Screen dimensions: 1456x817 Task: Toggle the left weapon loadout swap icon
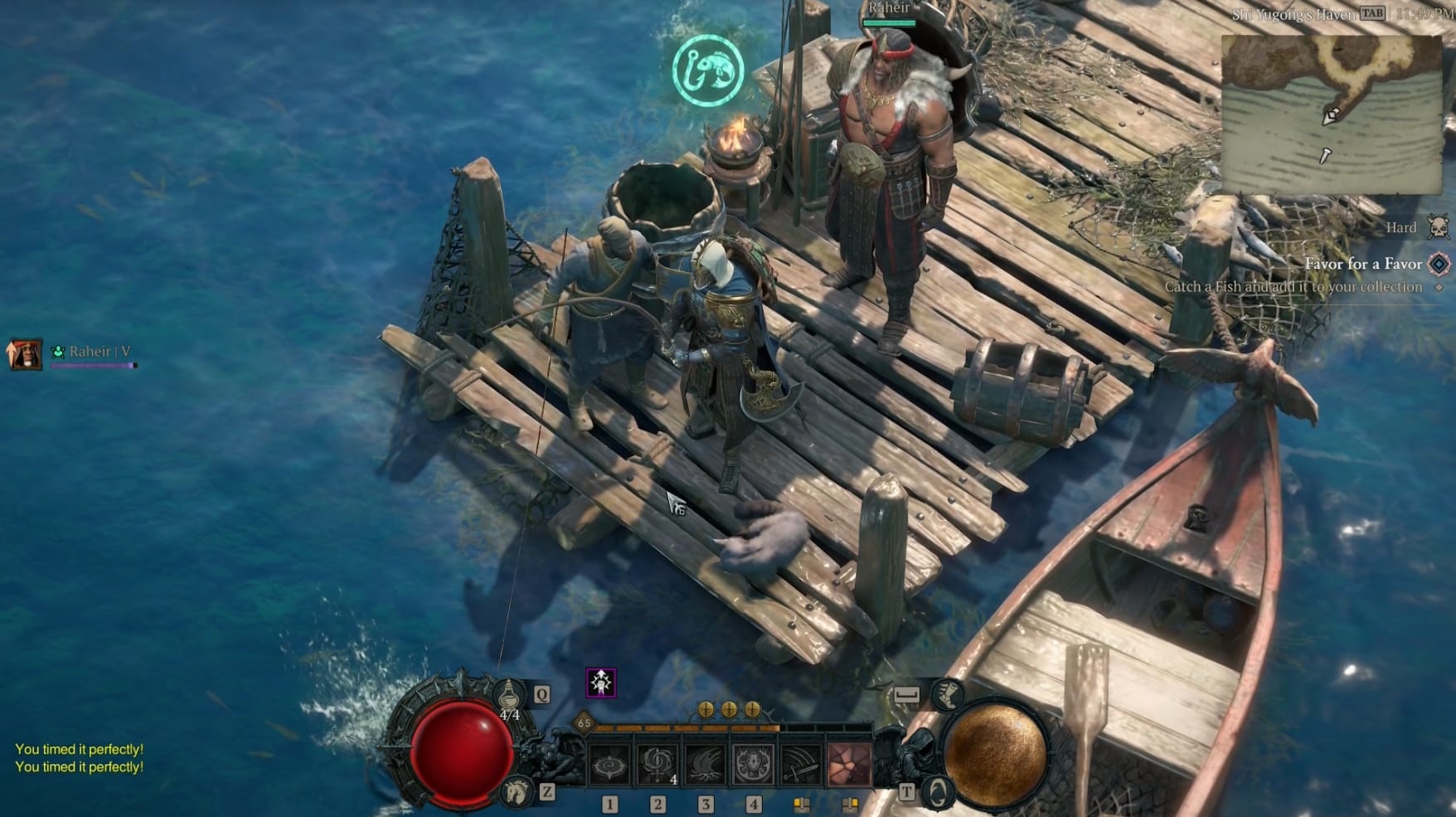802,804
